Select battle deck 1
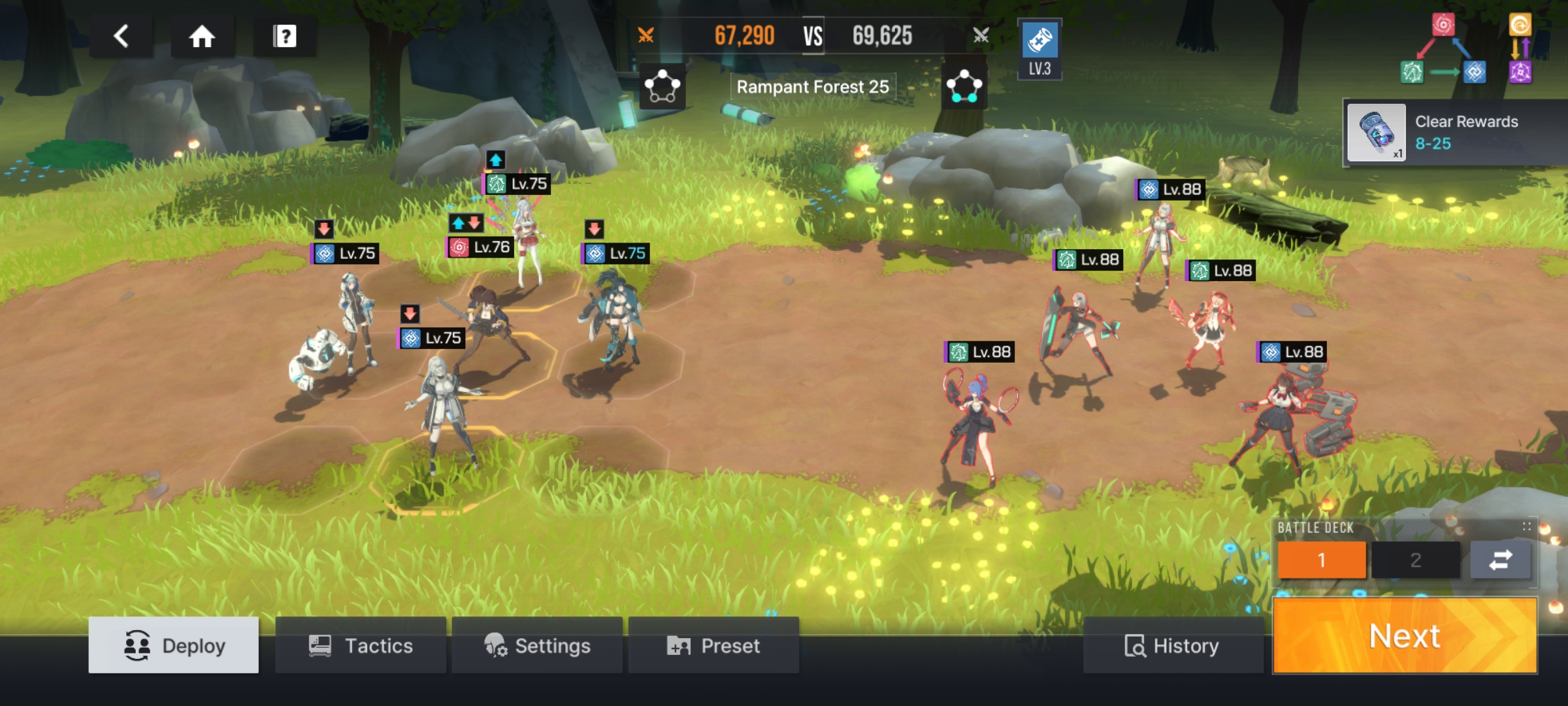The height and width of the screenshot is (706, 1568). (1322, 560)
